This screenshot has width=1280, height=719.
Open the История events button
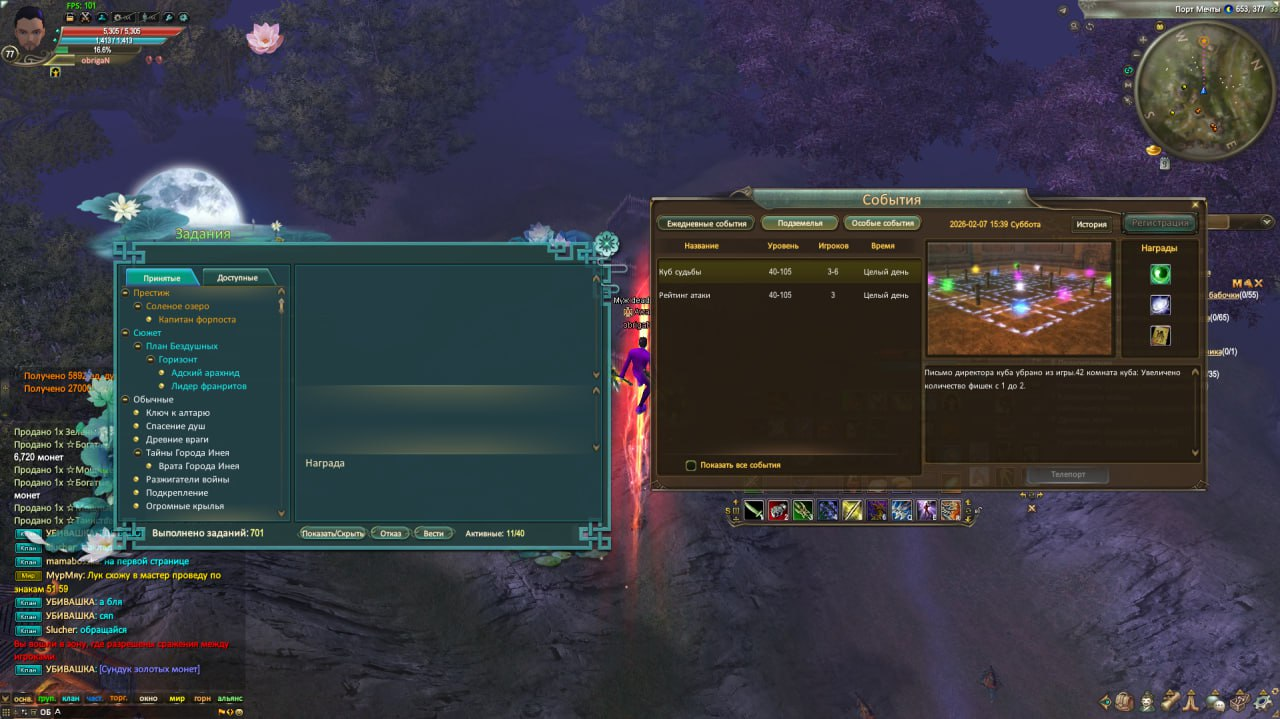click(x=1091, y=225)
